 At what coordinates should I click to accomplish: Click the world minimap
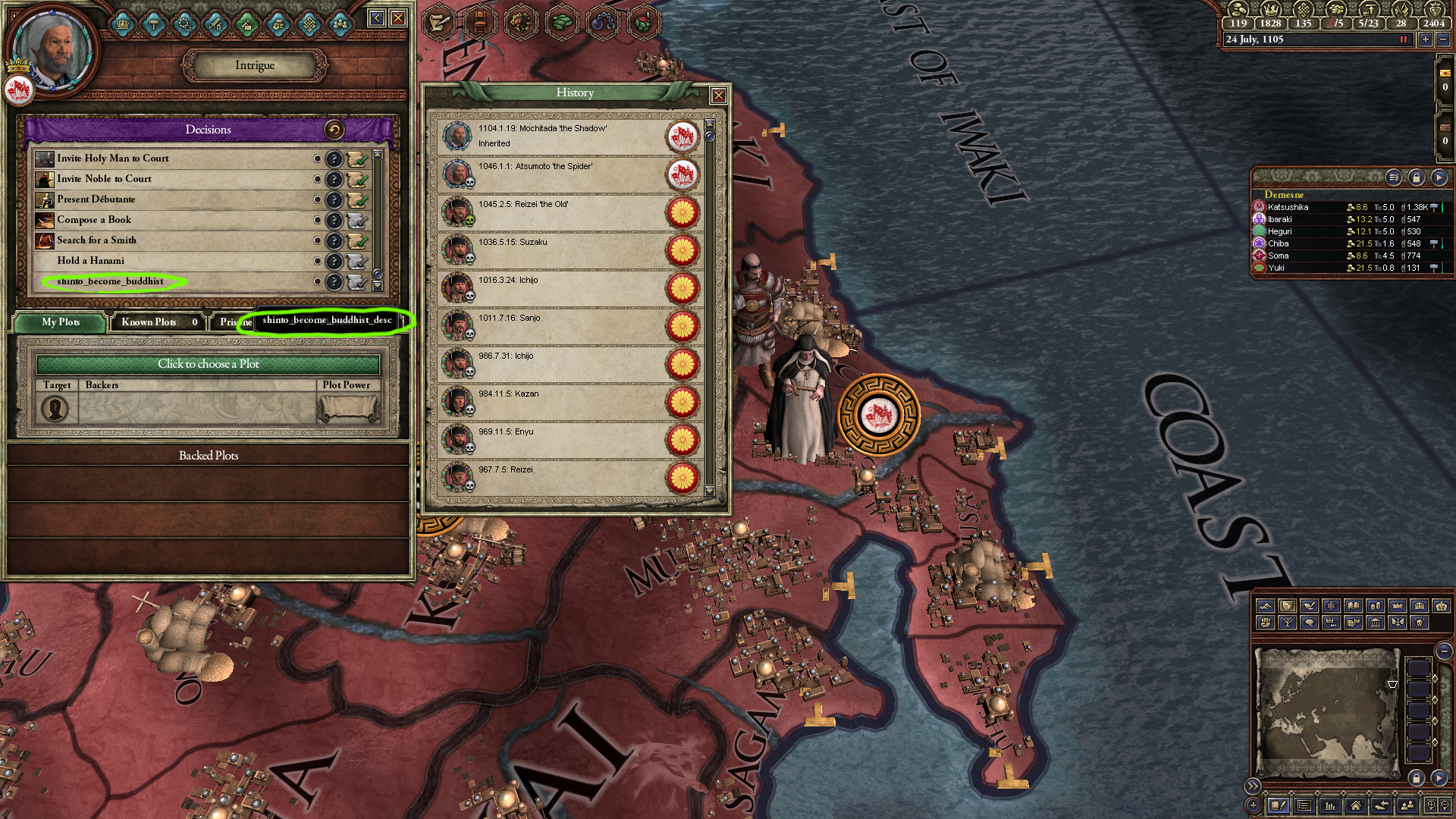pos(1326,711)
